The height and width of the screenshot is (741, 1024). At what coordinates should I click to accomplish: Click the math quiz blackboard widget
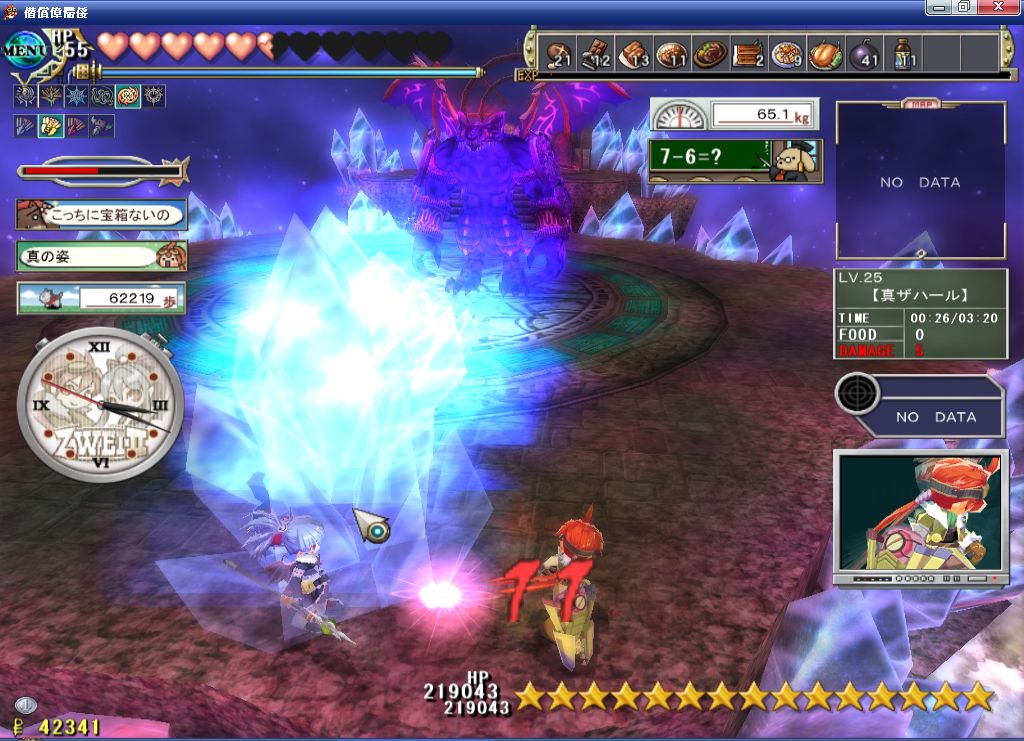point(735,159)
